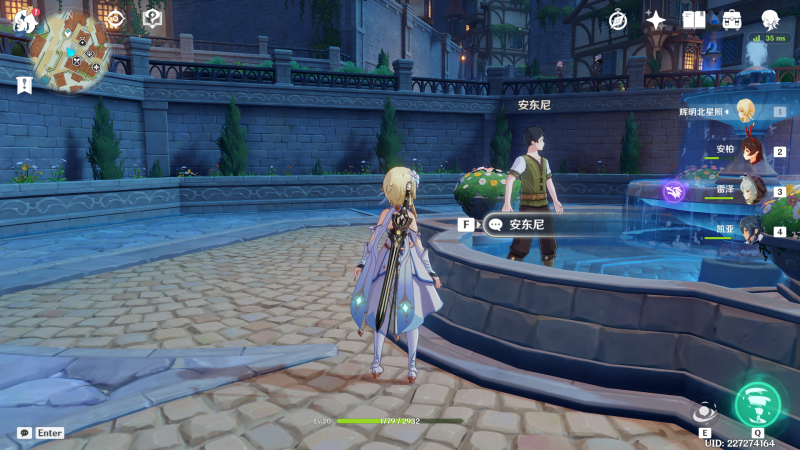Open the chat speech bubble
This screenshot has height=450, width=800.
[24, 433]
